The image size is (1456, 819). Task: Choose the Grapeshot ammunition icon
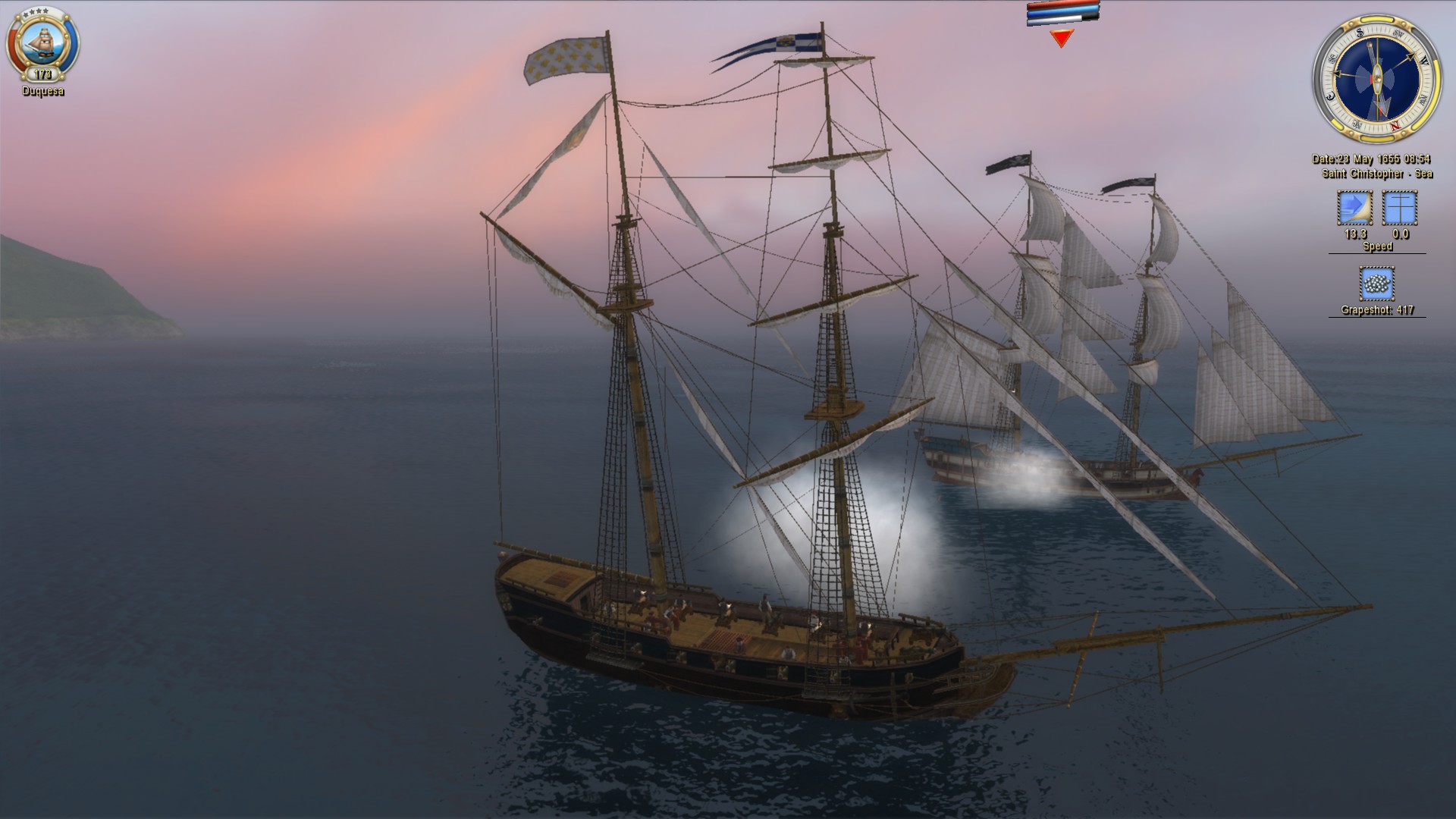1377,284
